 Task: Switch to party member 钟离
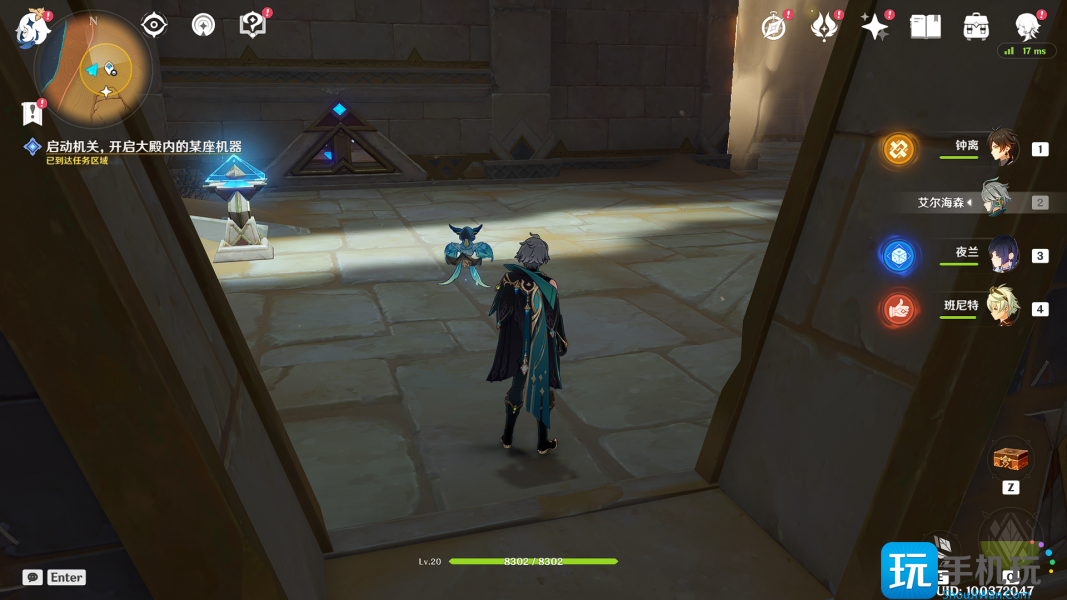pos(1002,148)
